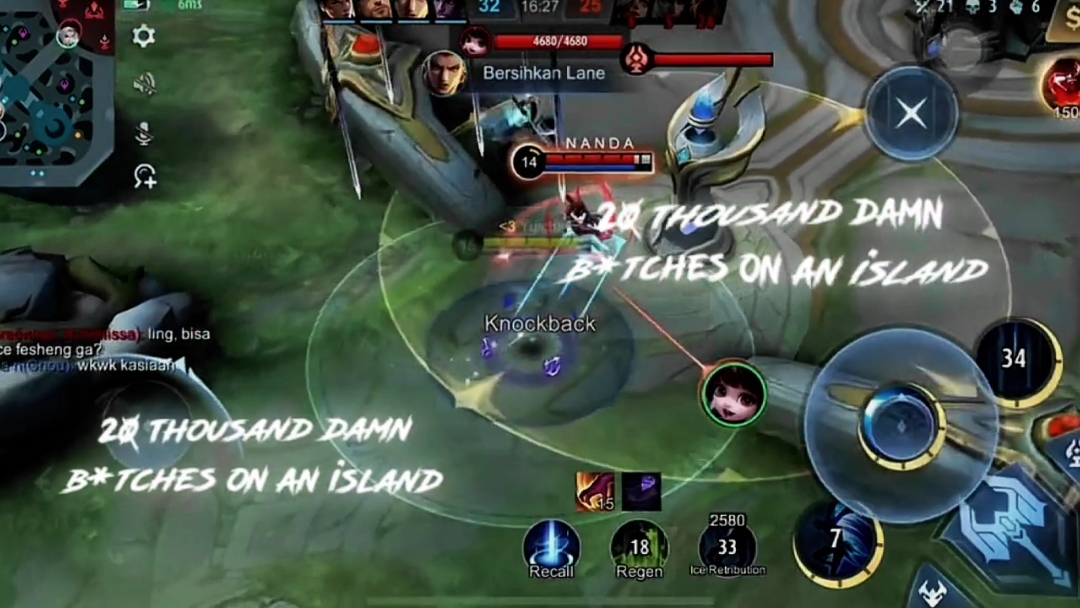Open the settings gear icon
The height and width of the screenshot is (608, 1080).
coord(144,37)
